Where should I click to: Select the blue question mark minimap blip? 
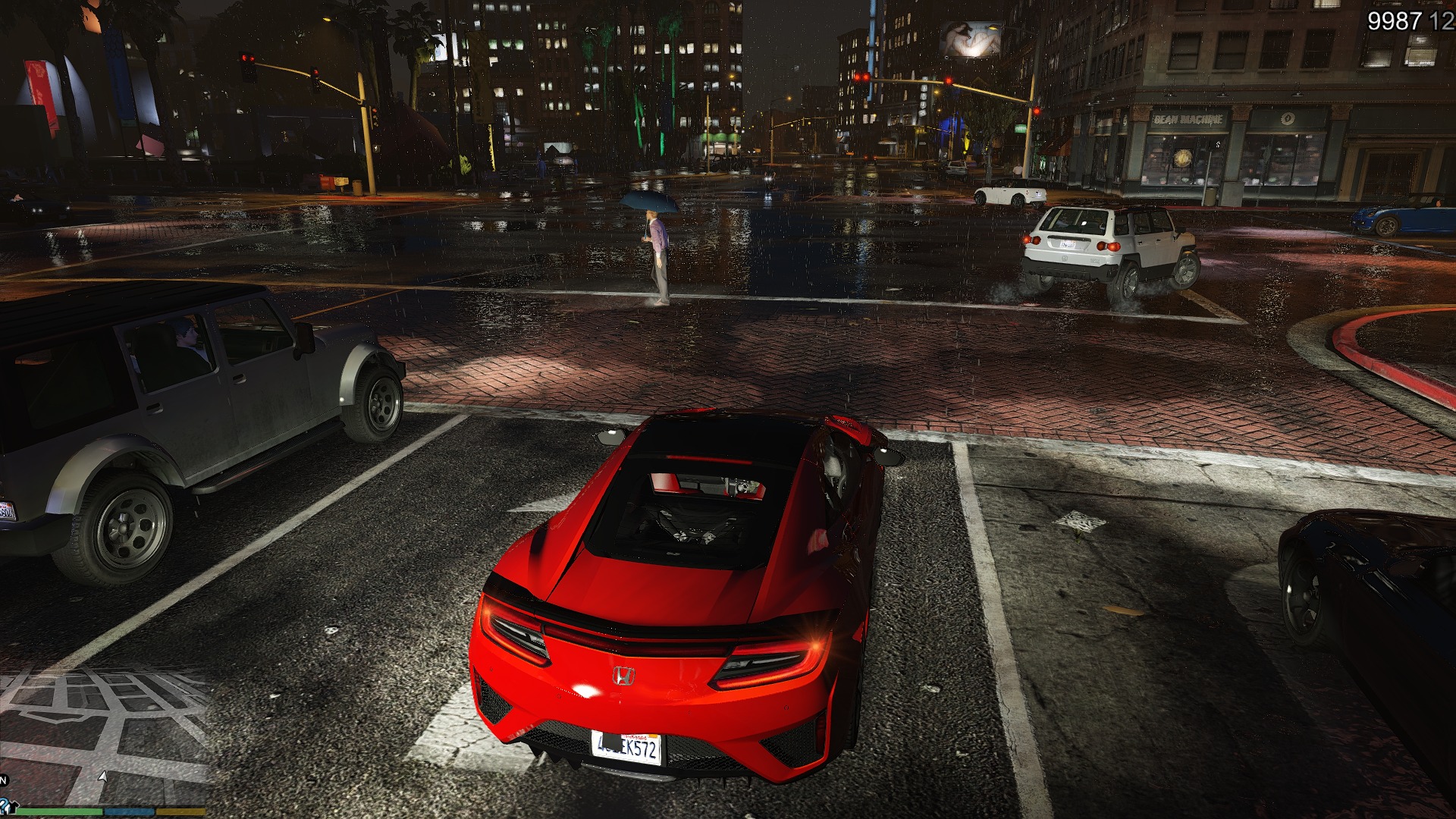3,805
